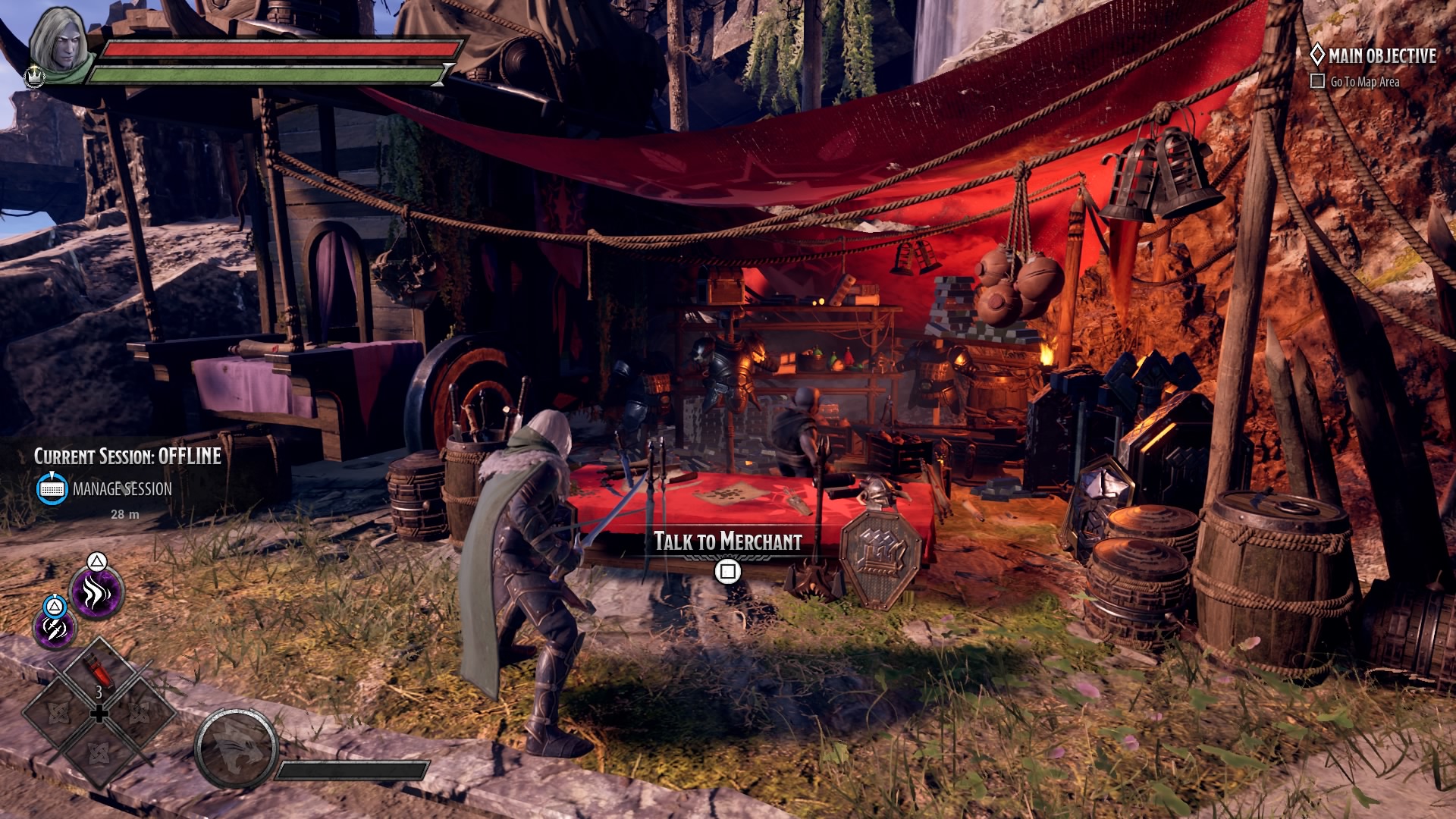Image resolution: width=1456 pixels, height=819 pixels.
Task: Open the Manage Session option
Action: 121,489
